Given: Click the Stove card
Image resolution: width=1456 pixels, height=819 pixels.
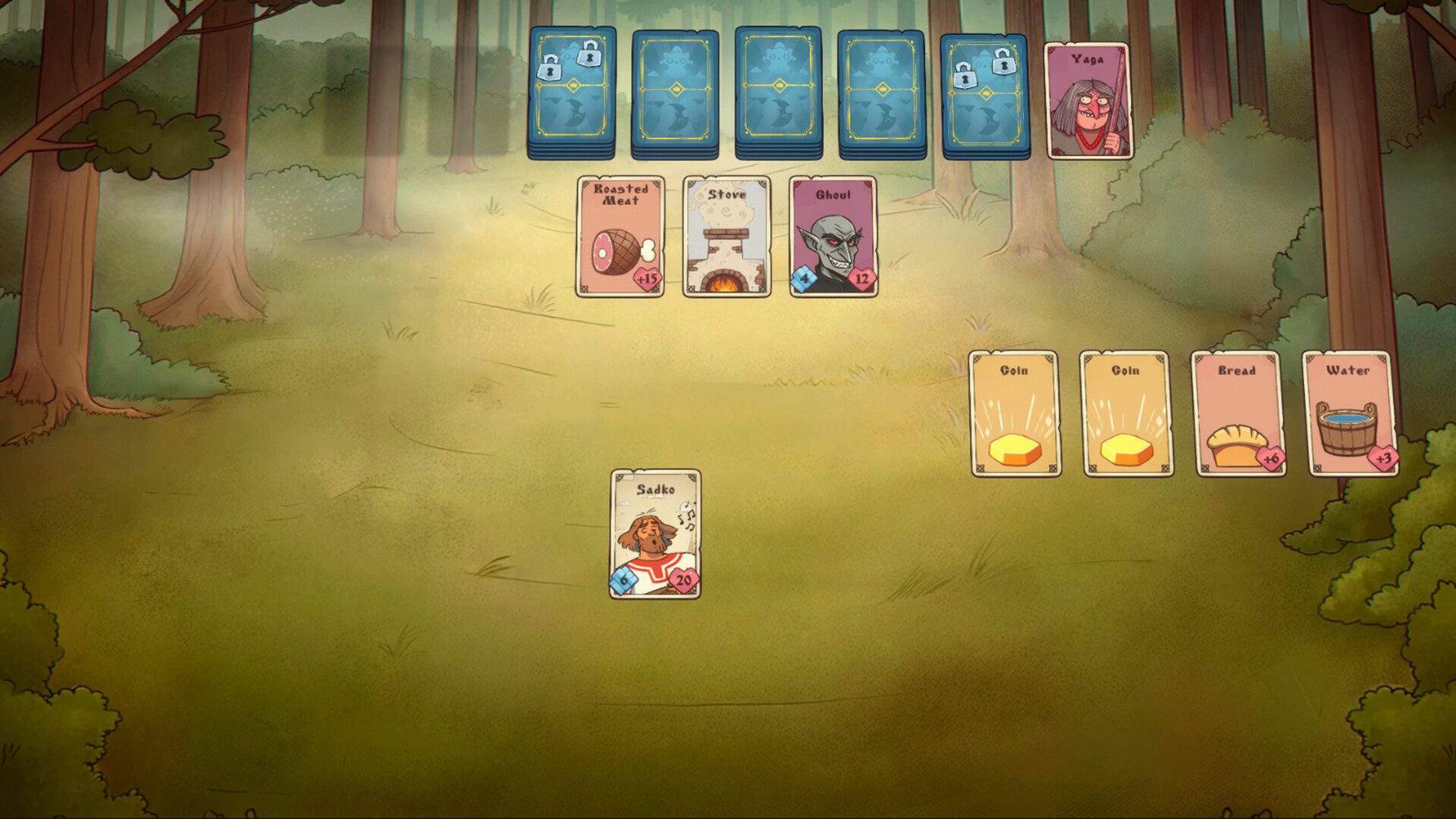Looking at the screenshot, I should (x=726, y=235).
